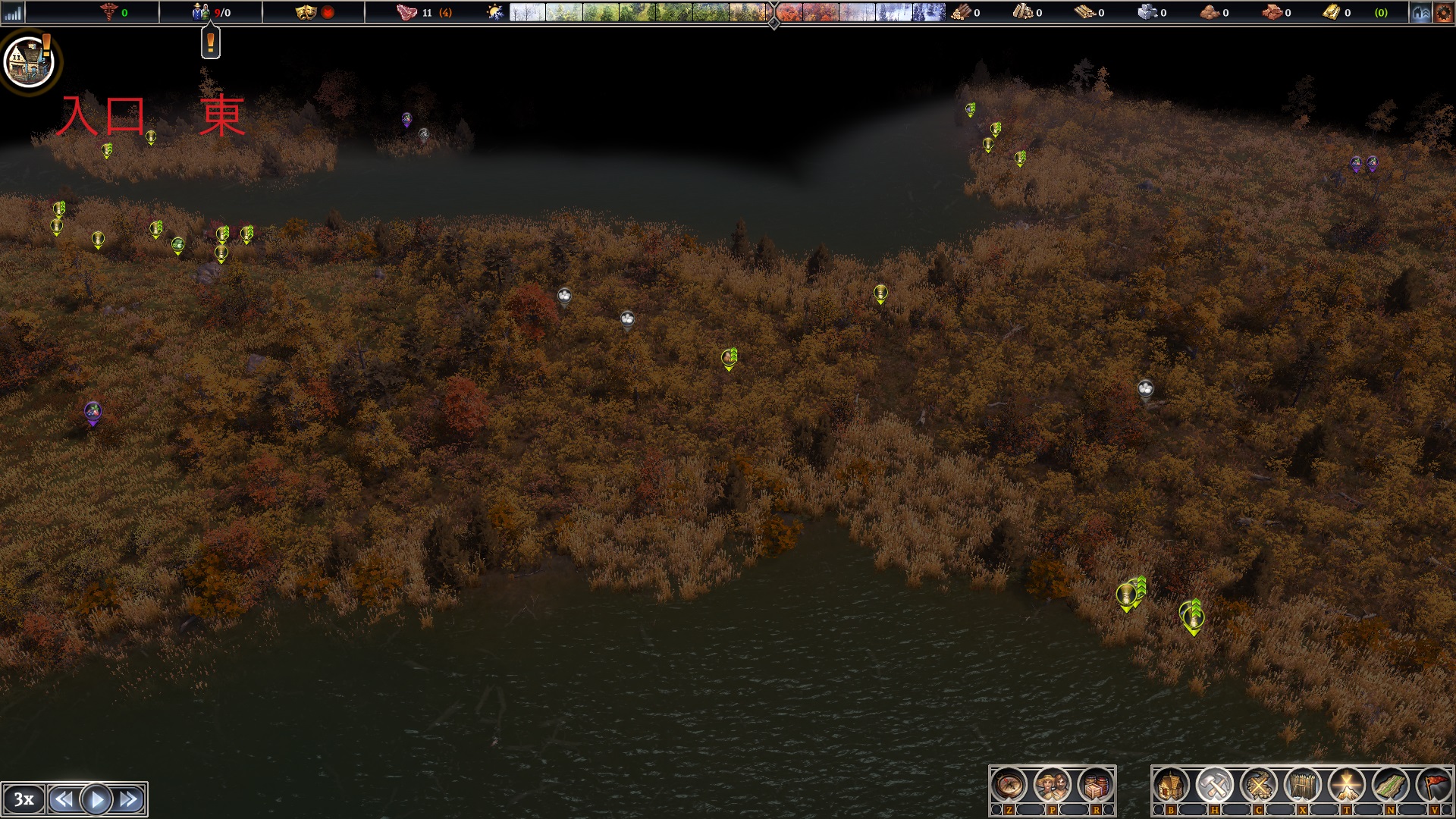The width and height of the screenshot is (1456, 819).
Task: Open the compass navigation panel
Action: pyautogui.click(x=1009, y=786)
